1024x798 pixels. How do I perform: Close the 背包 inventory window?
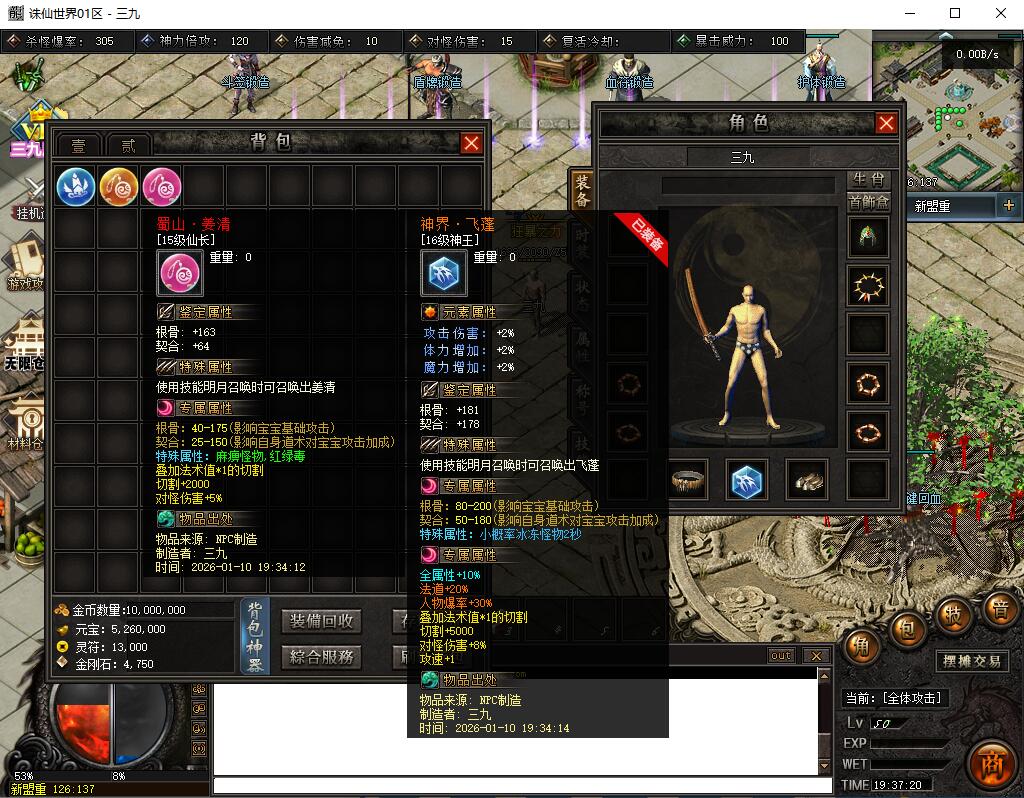(472, 143)
